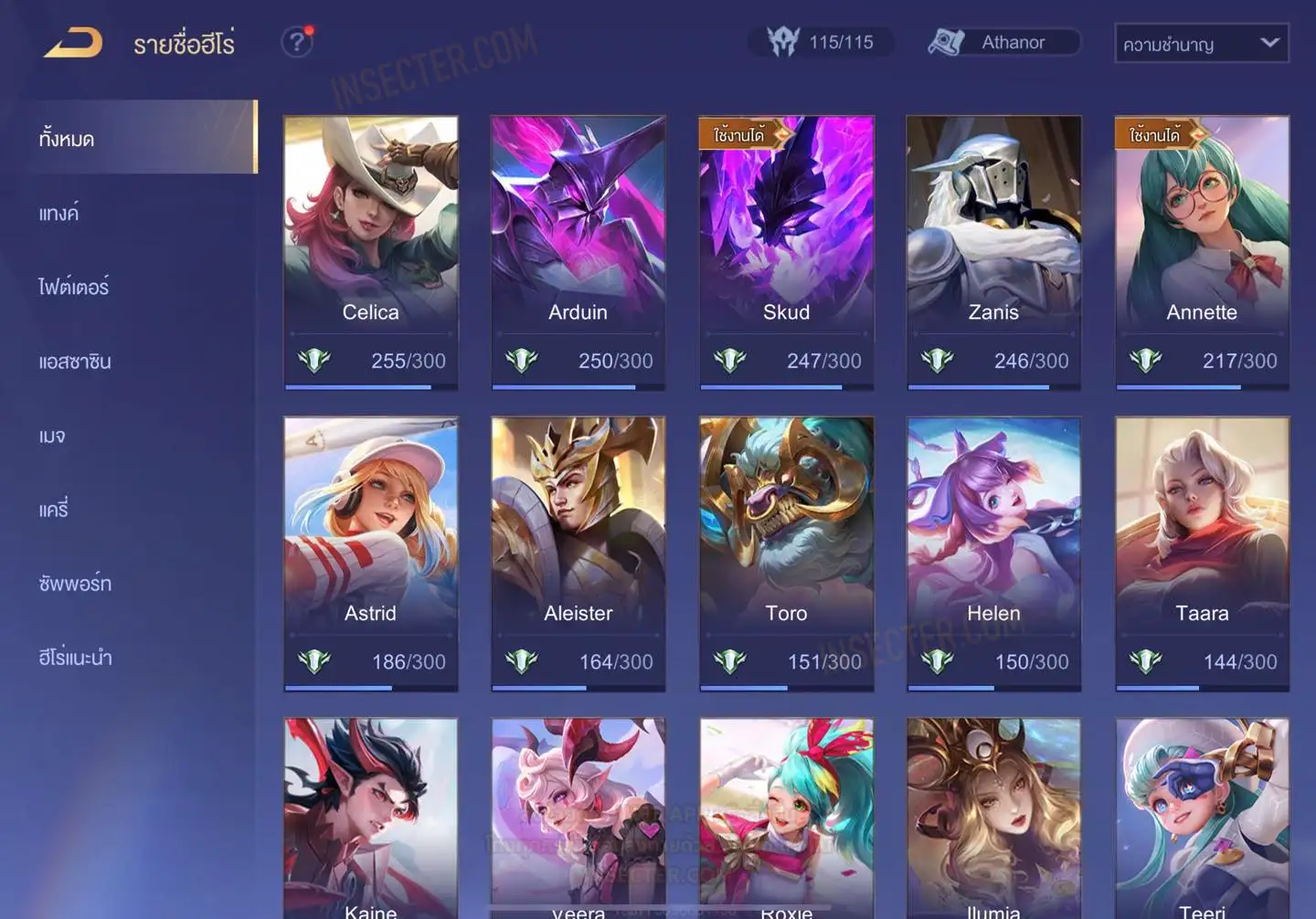Click the Athanor button
Viewport: 1316px width, 919px height.
click(1003, 42)
